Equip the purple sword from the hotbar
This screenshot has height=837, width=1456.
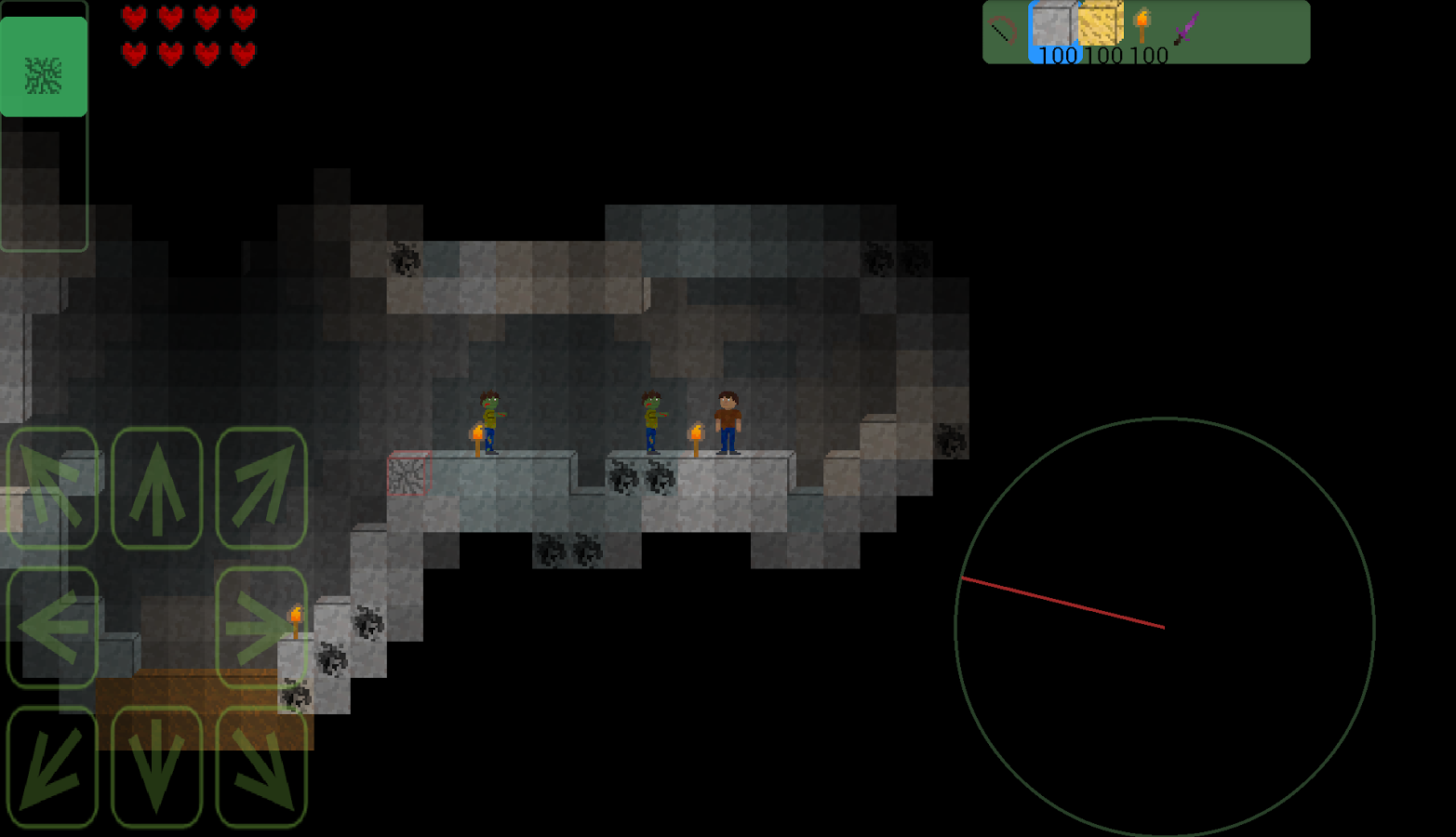coord(1186,28)
